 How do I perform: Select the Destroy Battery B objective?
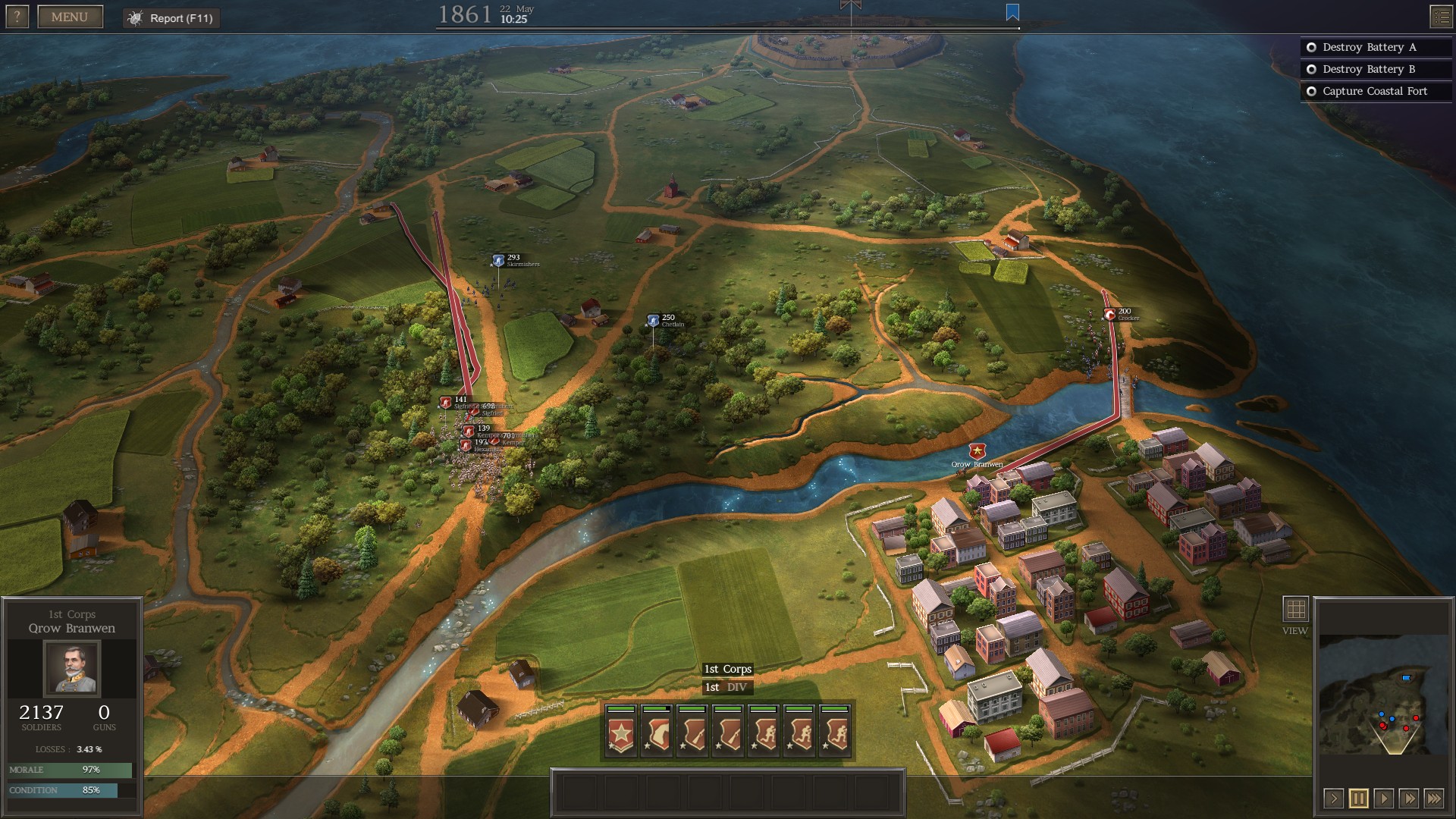click(x=1369, y=69)
